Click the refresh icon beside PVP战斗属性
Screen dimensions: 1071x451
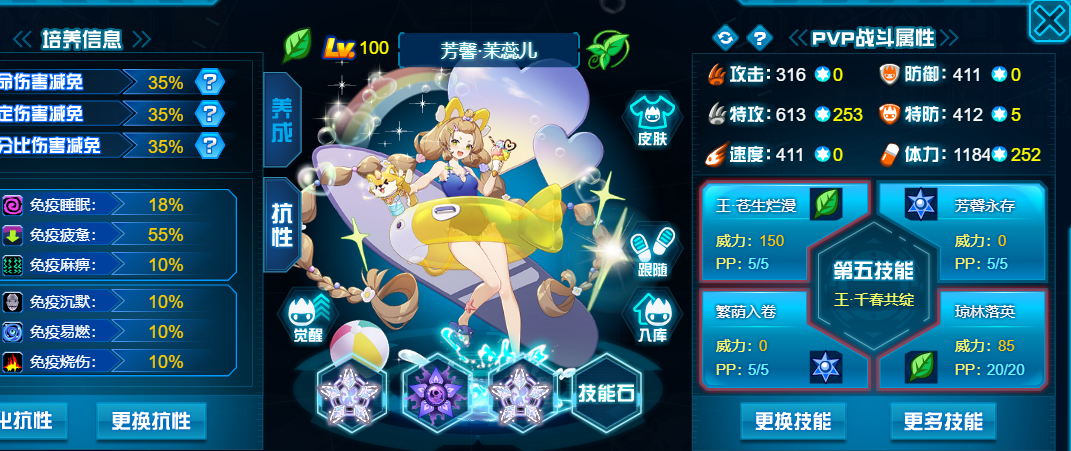point(724,38)
